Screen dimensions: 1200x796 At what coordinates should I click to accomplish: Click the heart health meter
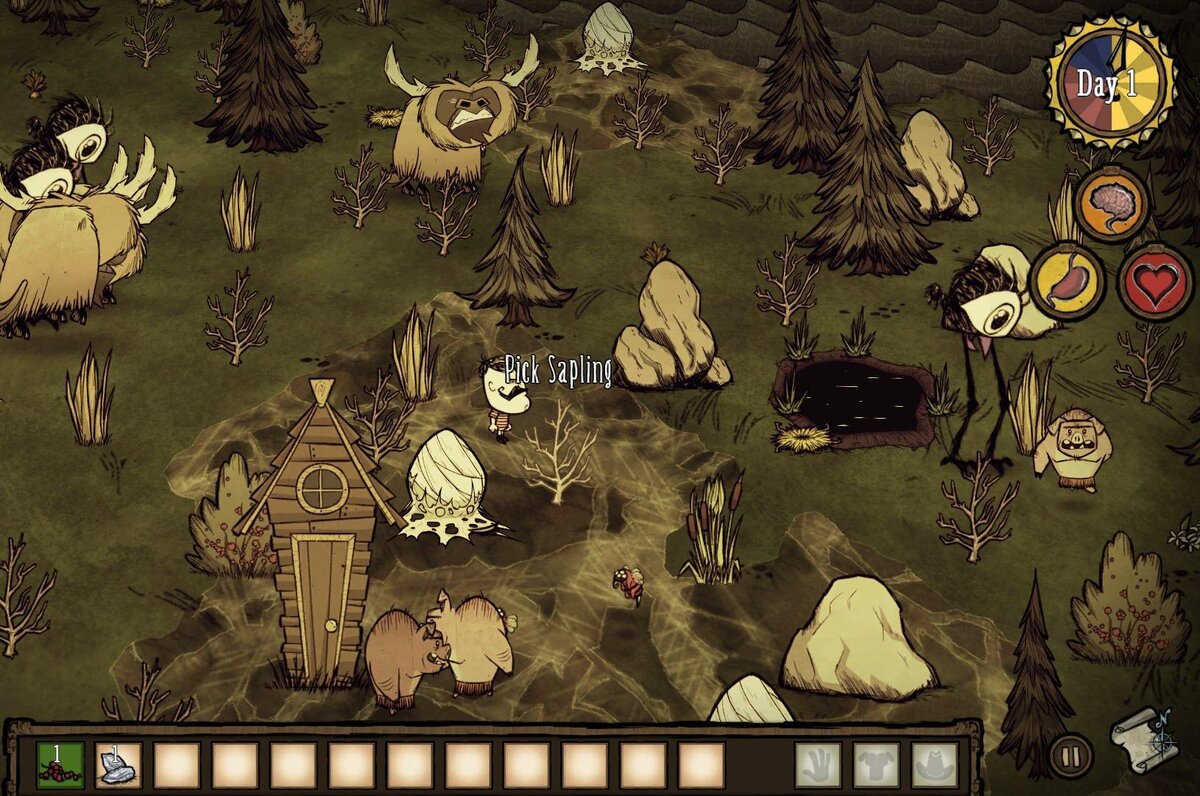(x=1154, y=281)
